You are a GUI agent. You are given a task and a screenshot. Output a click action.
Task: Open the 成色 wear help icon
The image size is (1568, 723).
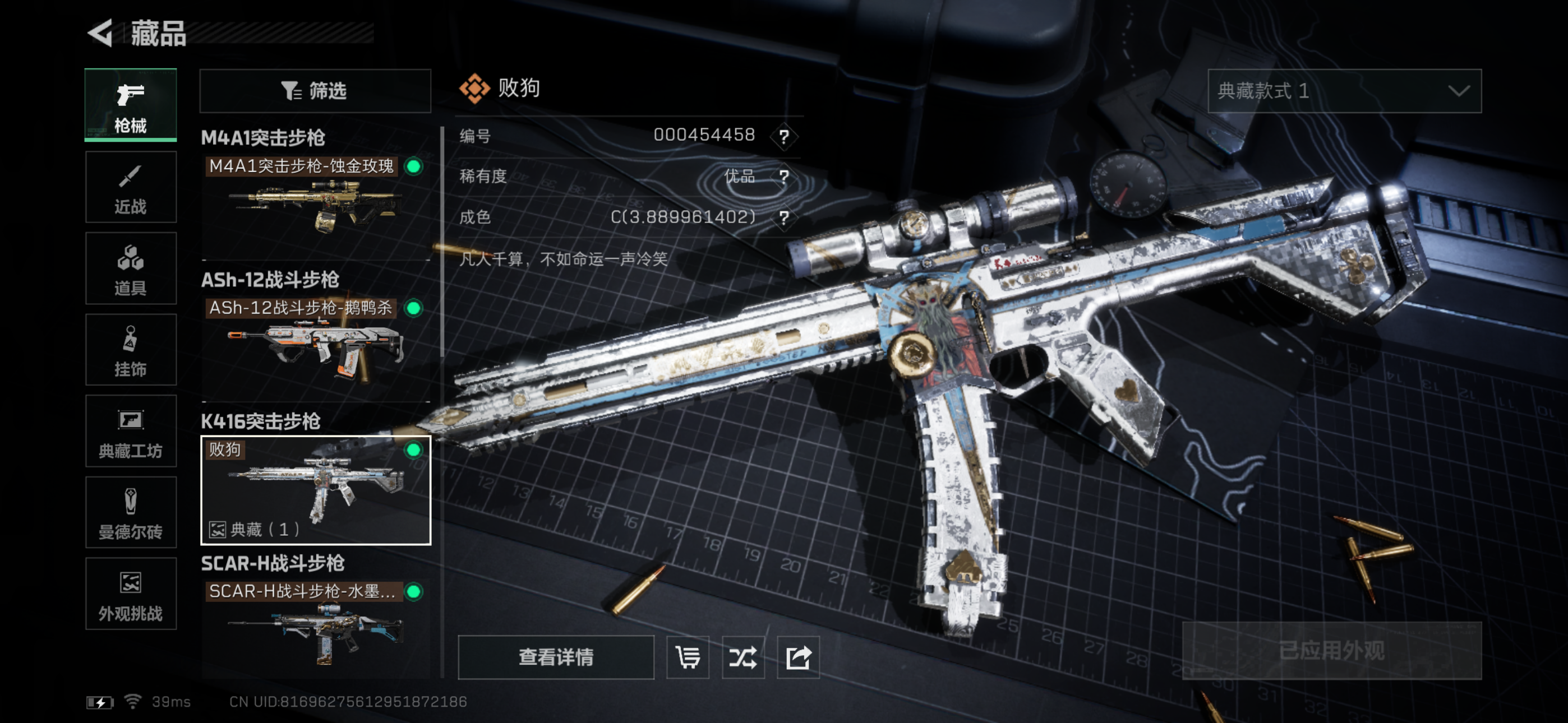(x=784, y=217)
